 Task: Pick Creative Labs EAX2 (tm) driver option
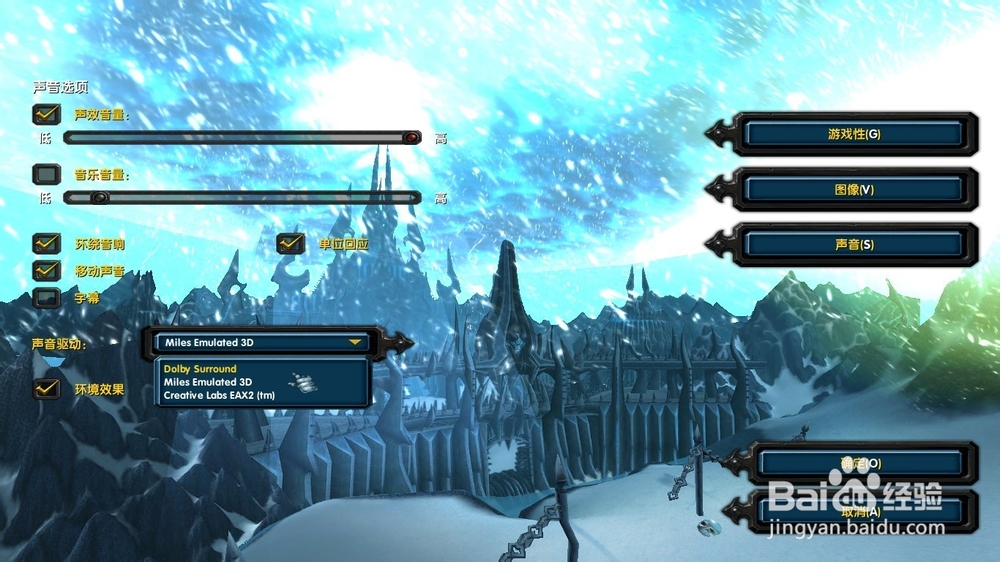[x=218, y=395]
